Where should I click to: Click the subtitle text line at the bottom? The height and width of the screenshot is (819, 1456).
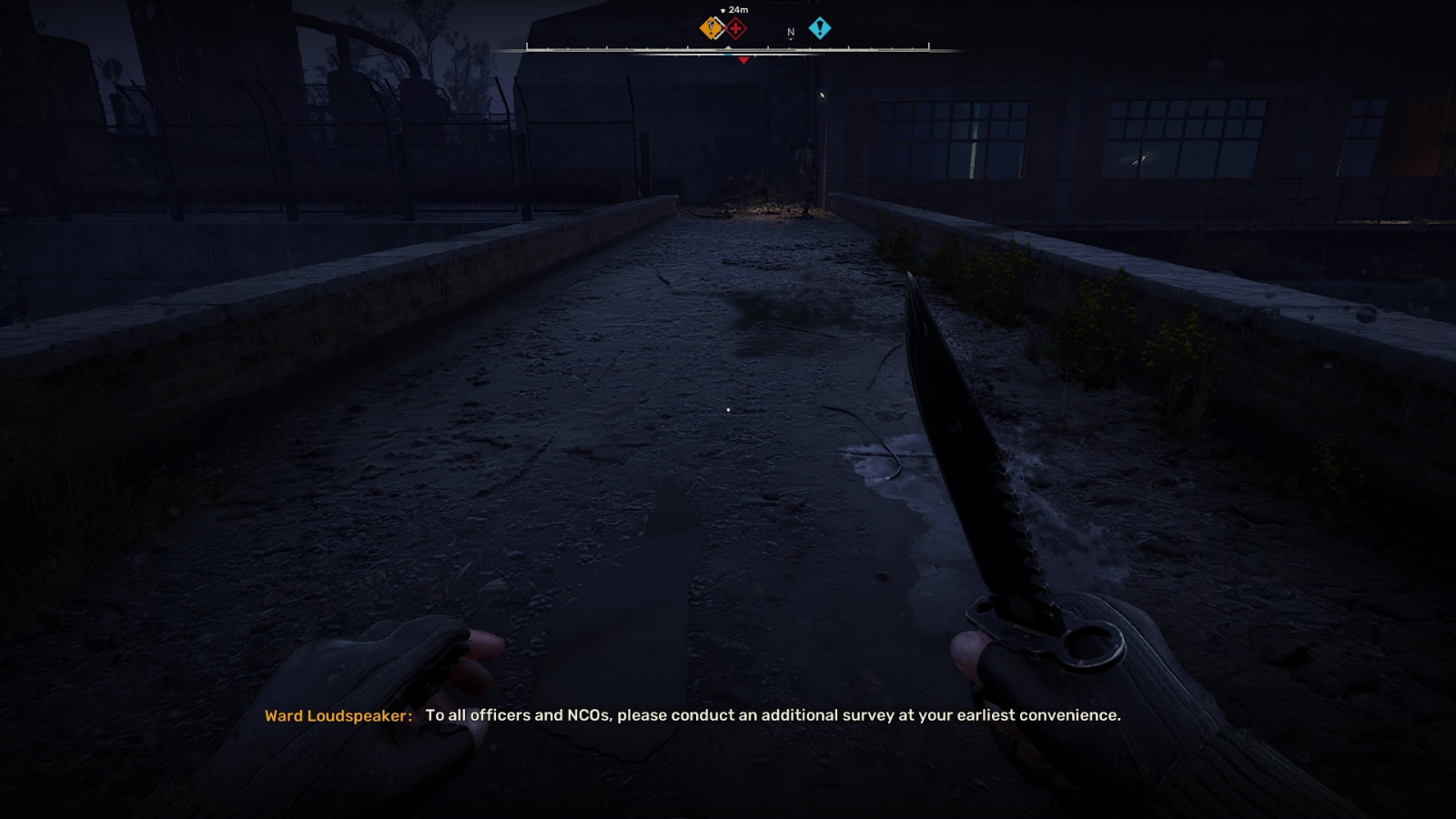coord(773,715)
